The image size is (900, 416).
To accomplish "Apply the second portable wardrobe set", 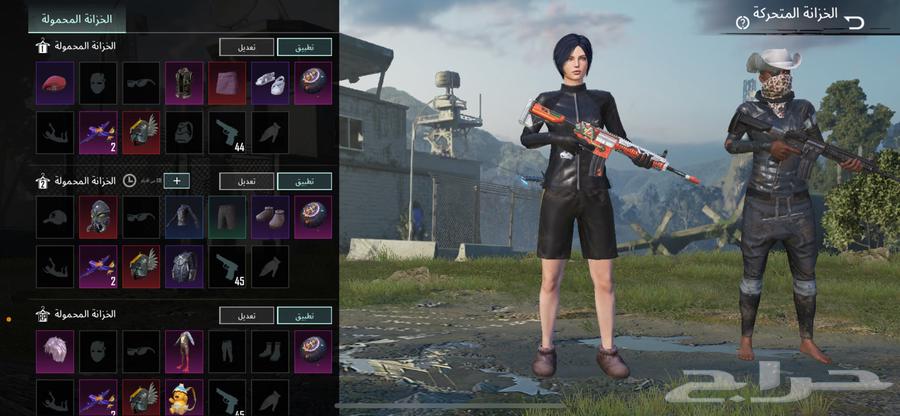I will (x=304, y=181).
